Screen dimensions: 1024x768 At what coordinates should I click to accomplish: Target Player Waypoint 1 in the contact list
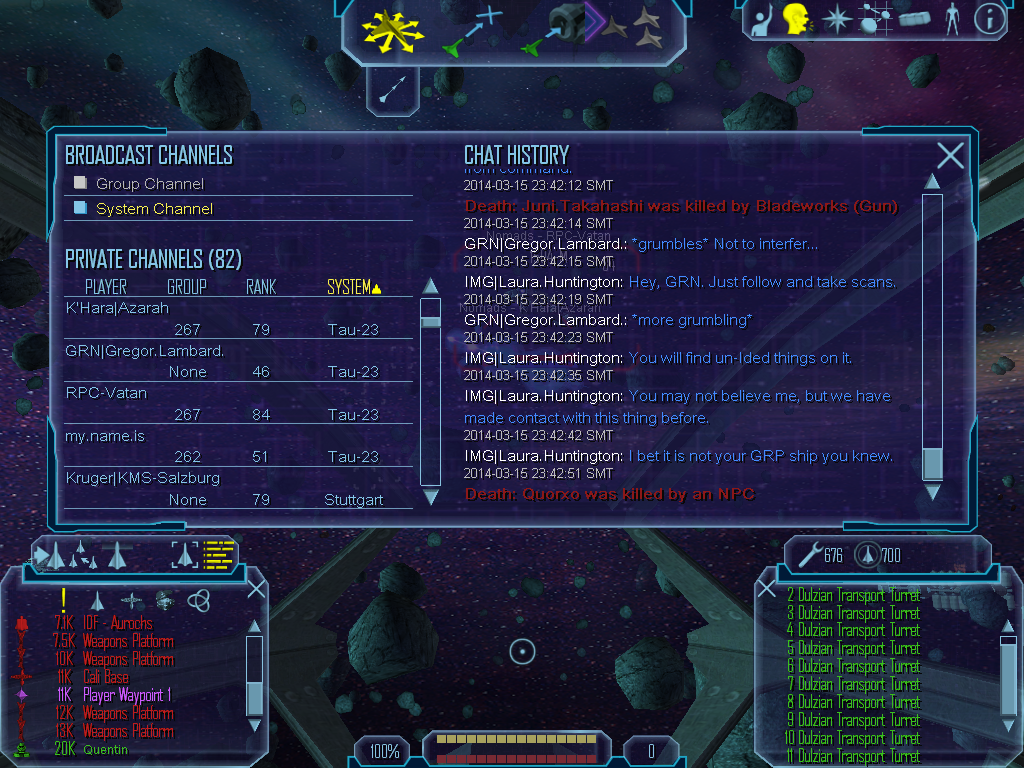[x=127, y=696]
